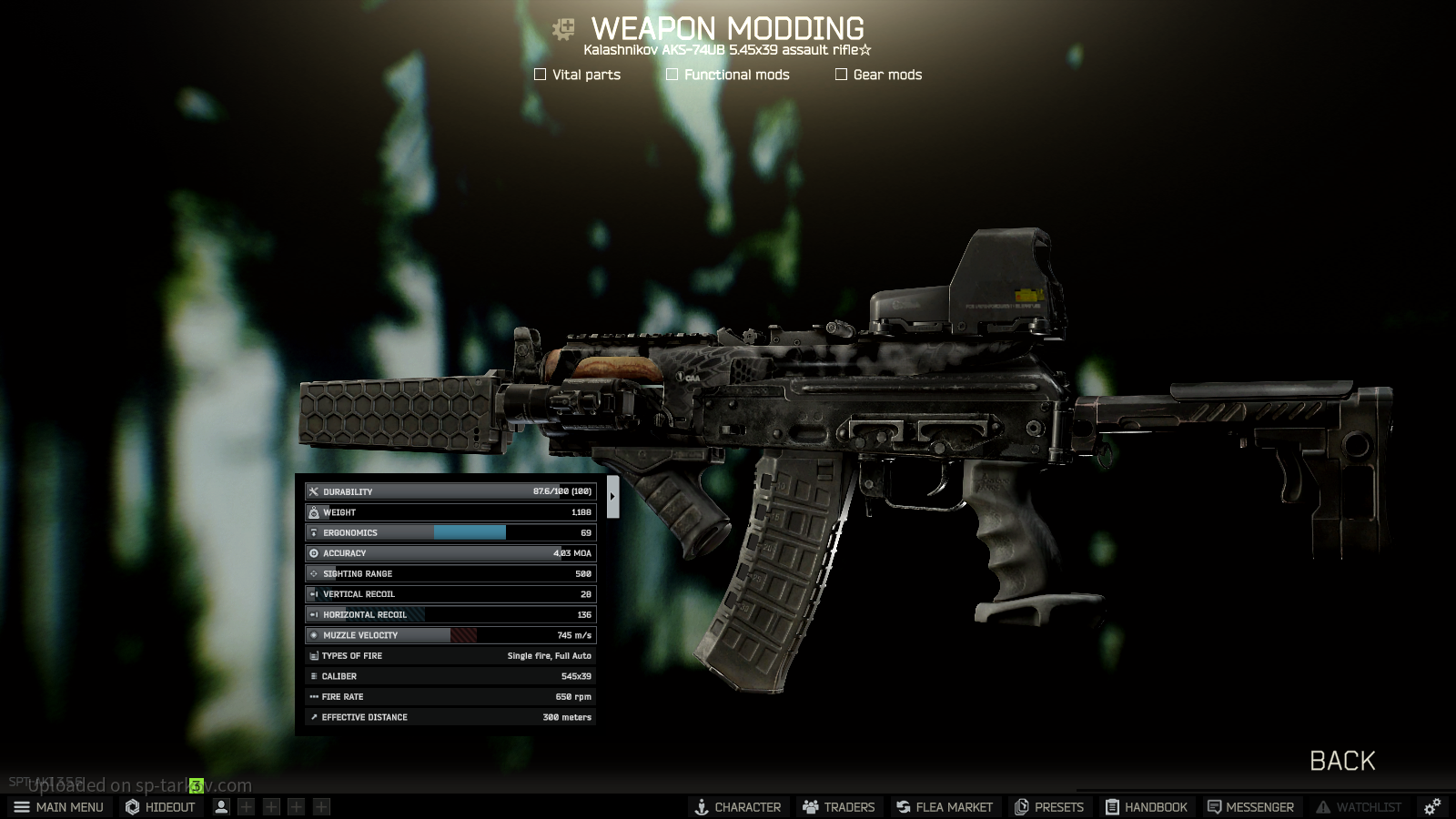Go to the Hideout
Viewport: 1456px width, 819px height.
click(x=160, y=807)
